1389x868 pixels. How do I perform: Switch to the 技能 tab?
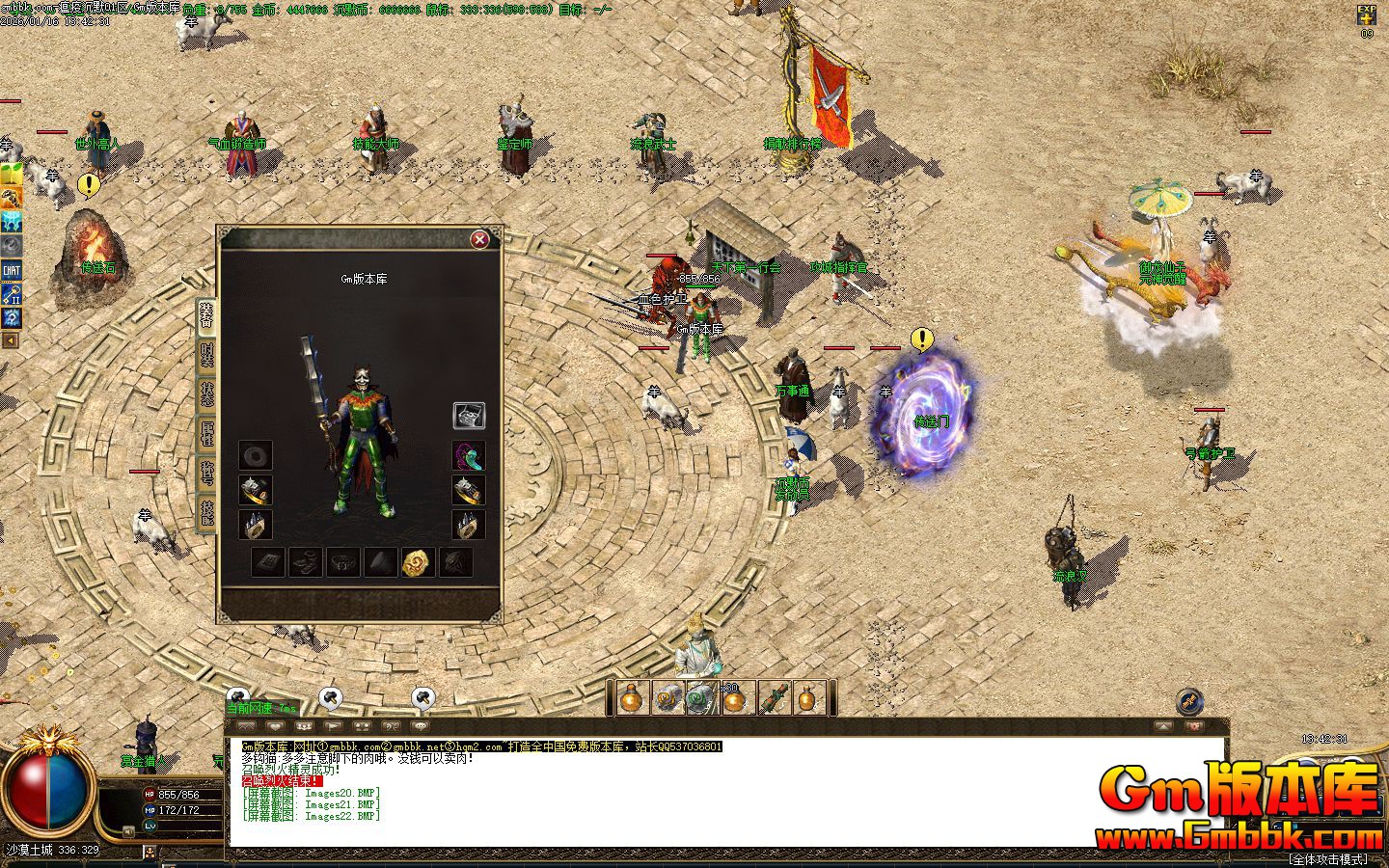(x=206, y=512)
